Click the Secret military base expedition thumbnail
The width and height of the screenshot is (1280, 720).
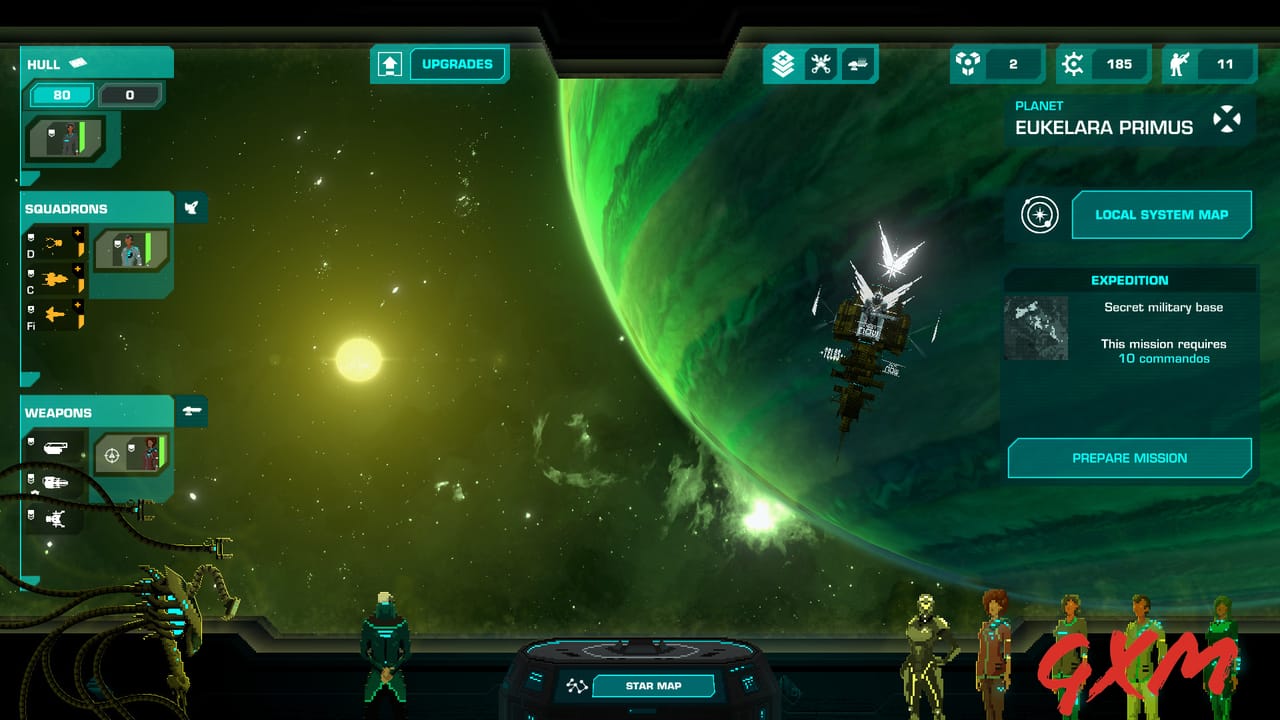pyautogui.click(x=1037, y=328)
